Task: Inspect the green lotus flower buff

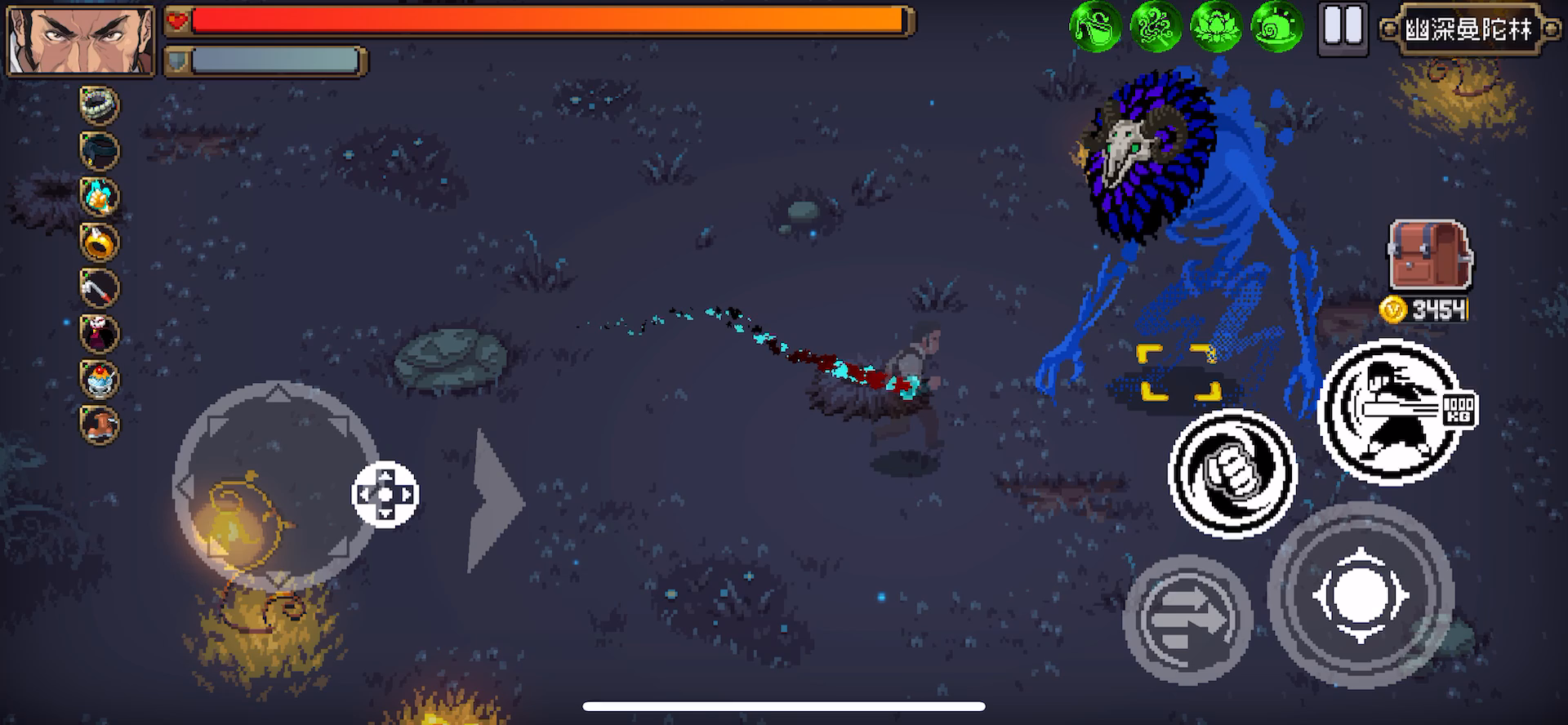Action: pyautogui.click(x=1216, y=27)
